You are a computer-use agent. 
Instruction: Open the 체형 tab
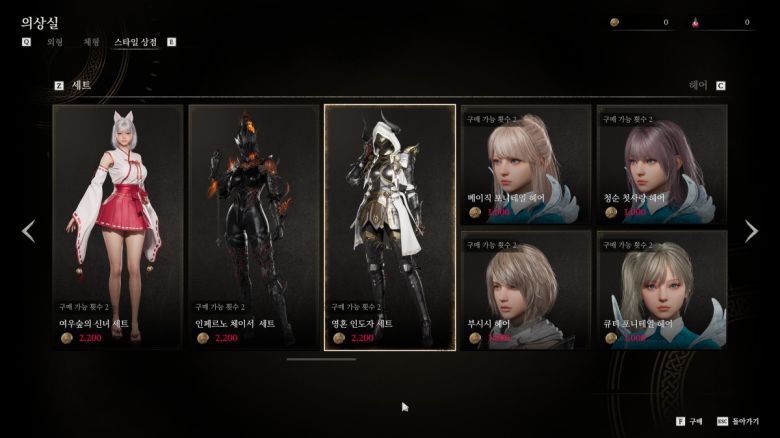[x=91, y=42]
